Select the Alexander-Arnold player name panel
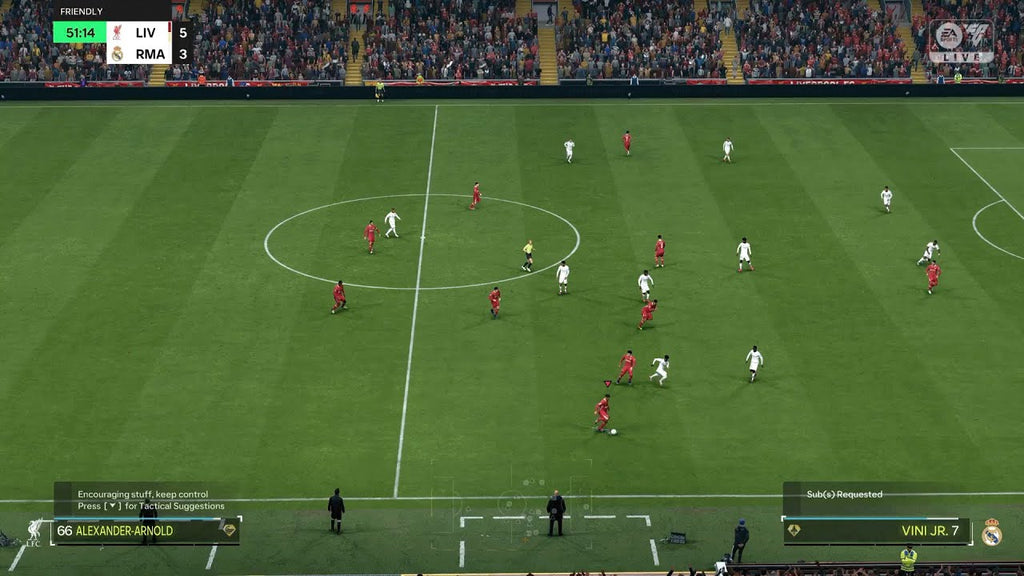Image resolution: width=1024 pixels, height=576 pixels. point(145,531)
